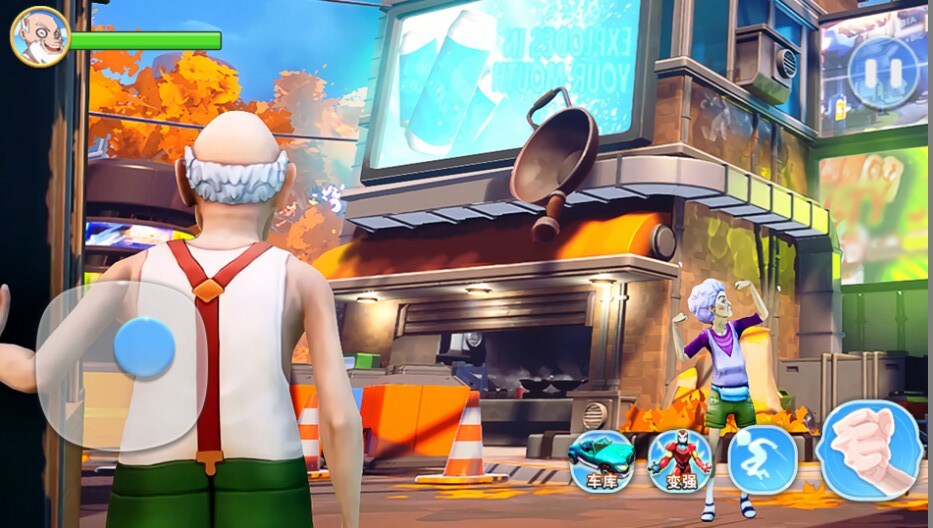
Task: Click the blue virtual joystick knob
Action: [144, 348]
